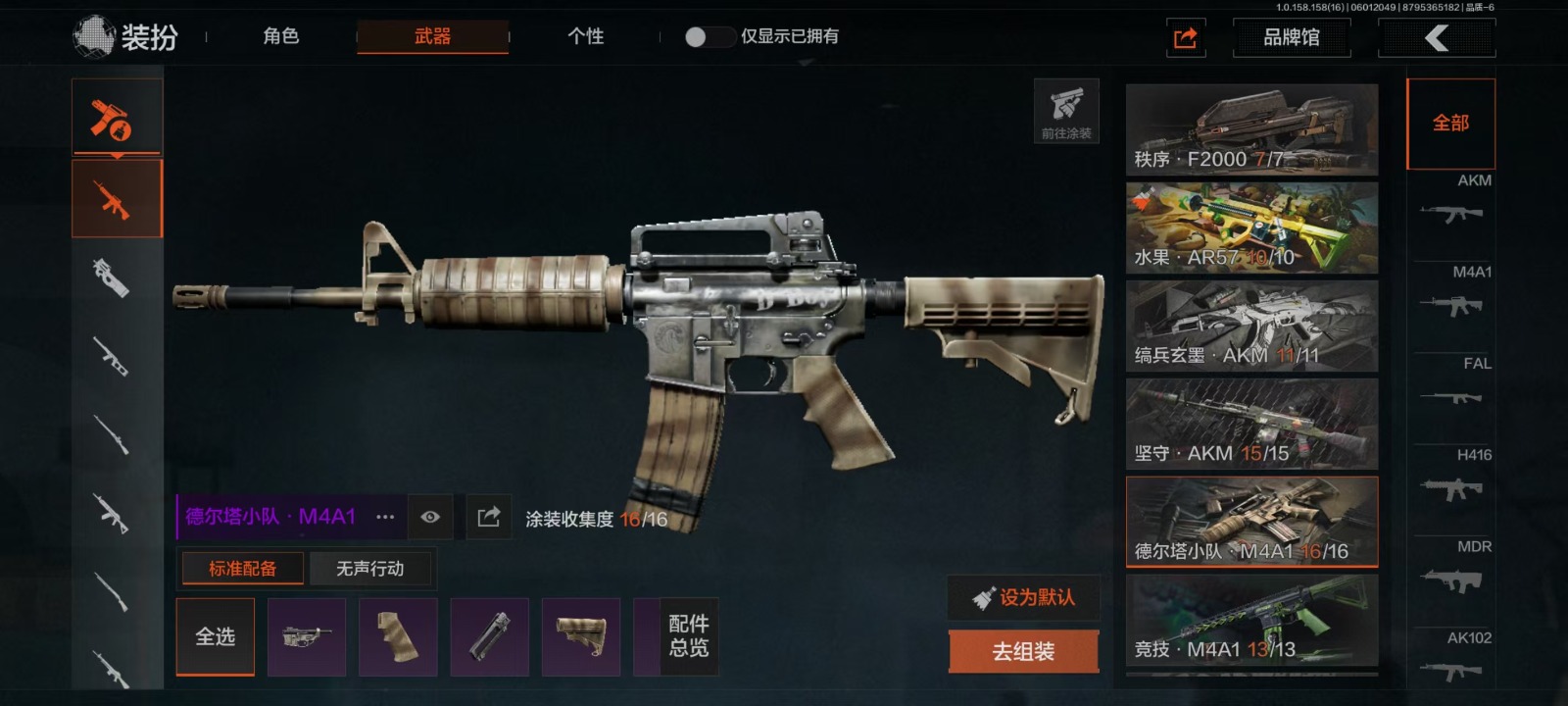Select the 个性 tab
The height and width of the screenshot is (706, 1568).
(x=585, y=36)
